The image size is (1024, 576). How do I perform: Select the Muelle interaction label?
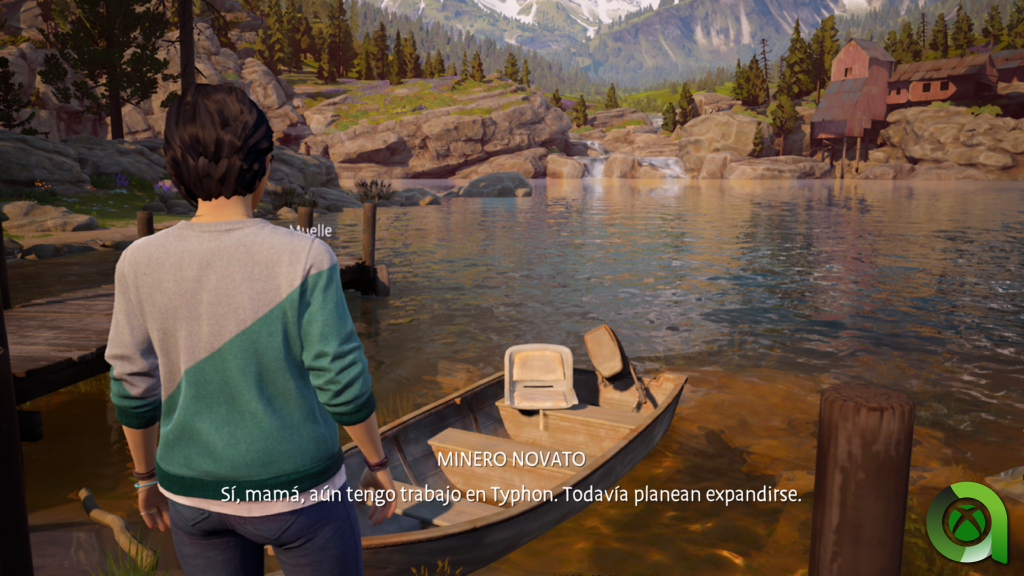311,229
